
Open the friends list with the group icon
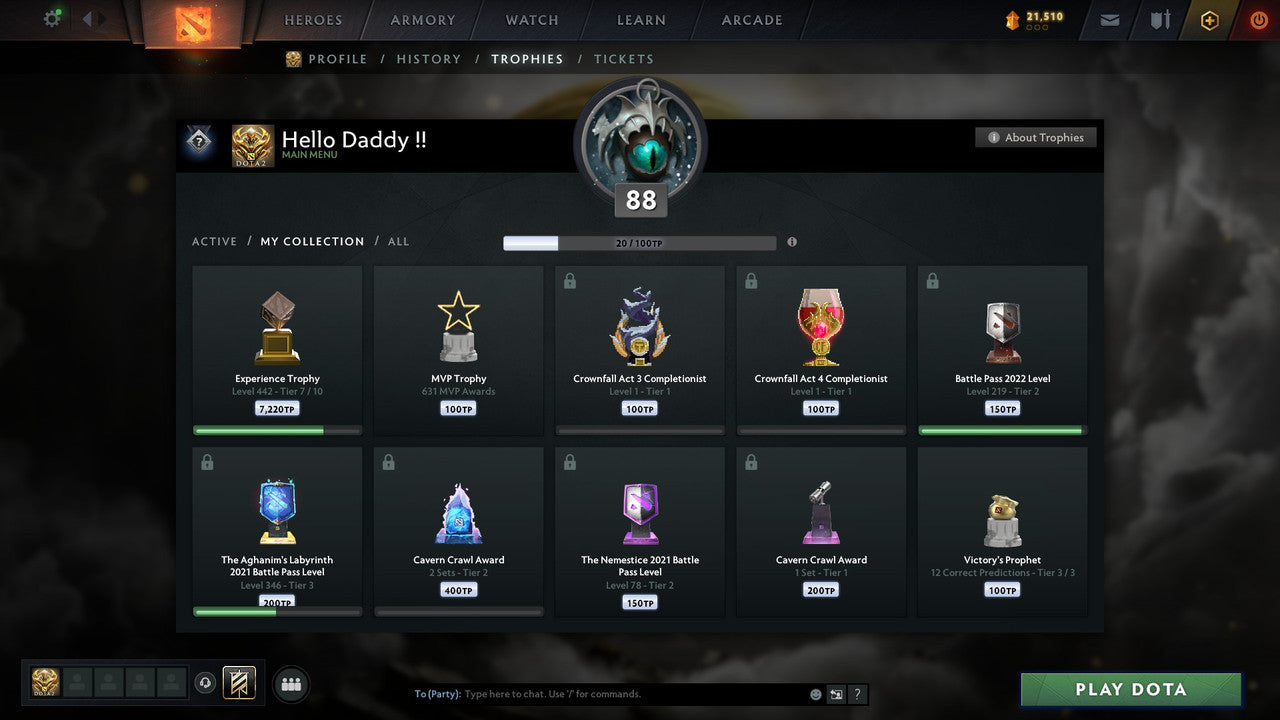tap(289, 684)
